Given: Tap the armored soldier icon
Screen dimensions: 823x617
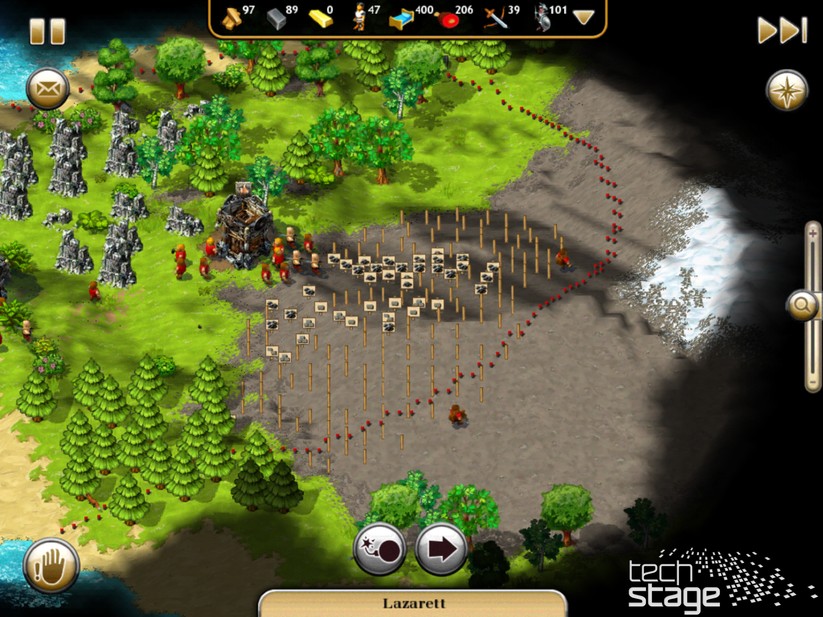Looking at the screenshot, I should 542,16.
